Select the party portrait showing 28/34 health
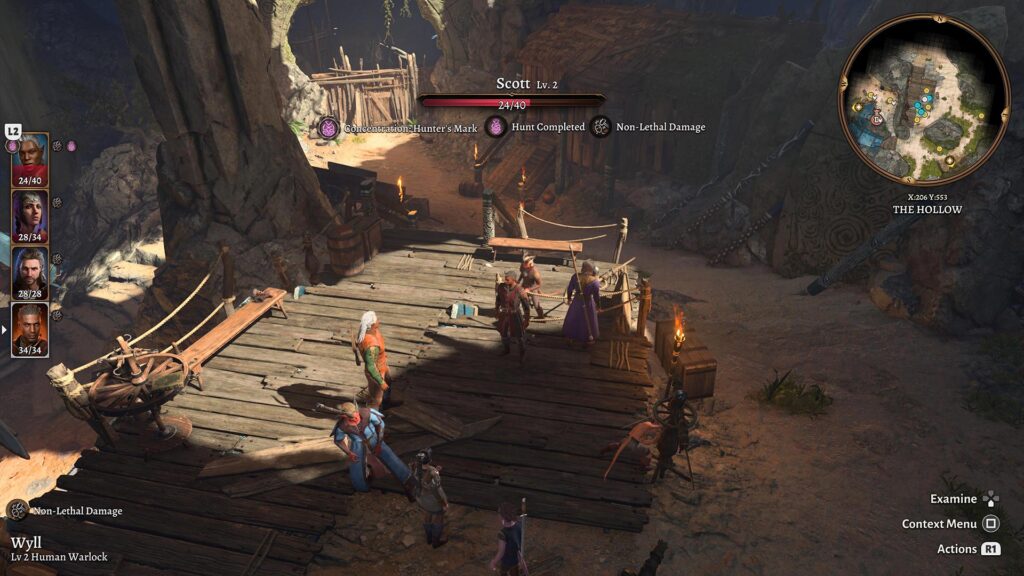This screenshot has height=576, width=1024. pos(30,214)
